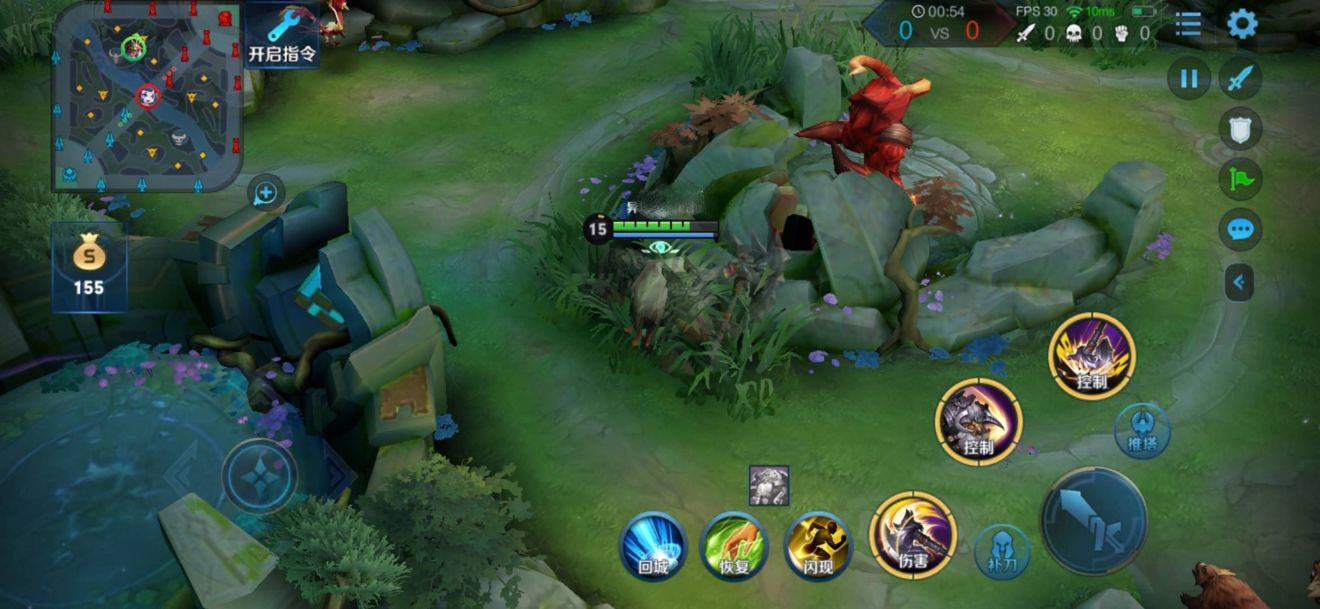Image resolution: width=1320 pixels, height=609 pixels.
Task: Open the chat bubble quick messages
Action: (1240, 230)
